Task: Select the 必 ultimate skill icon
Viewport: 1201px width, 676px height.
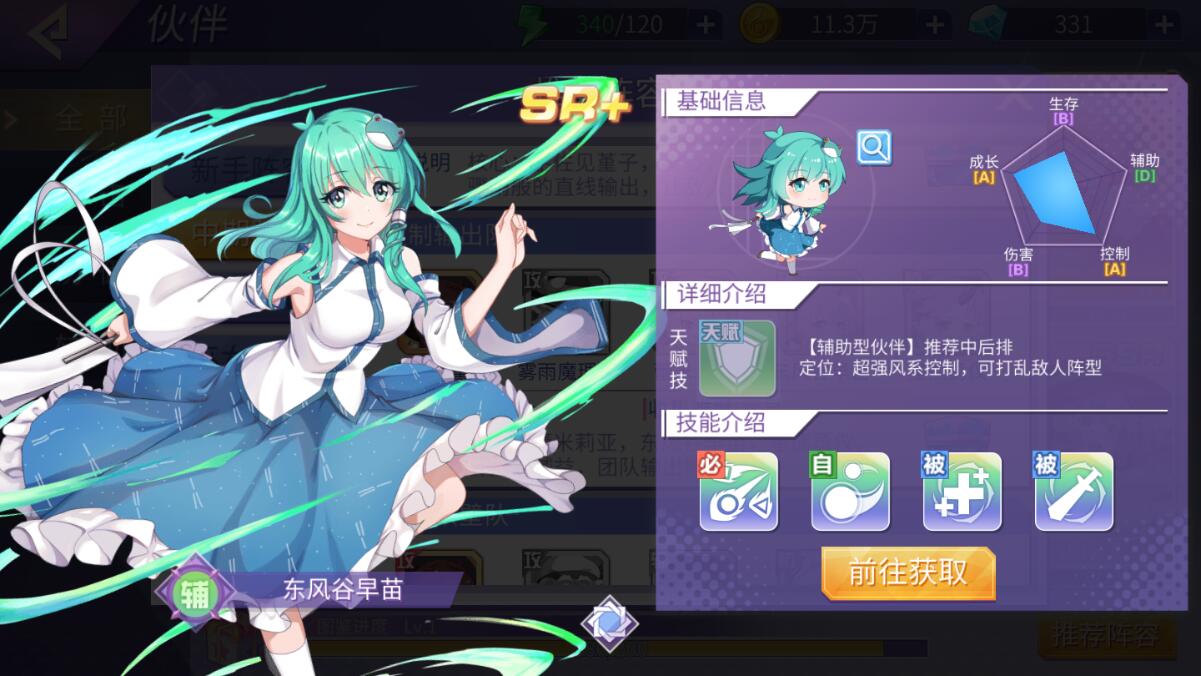Action: tap(738, 491)
